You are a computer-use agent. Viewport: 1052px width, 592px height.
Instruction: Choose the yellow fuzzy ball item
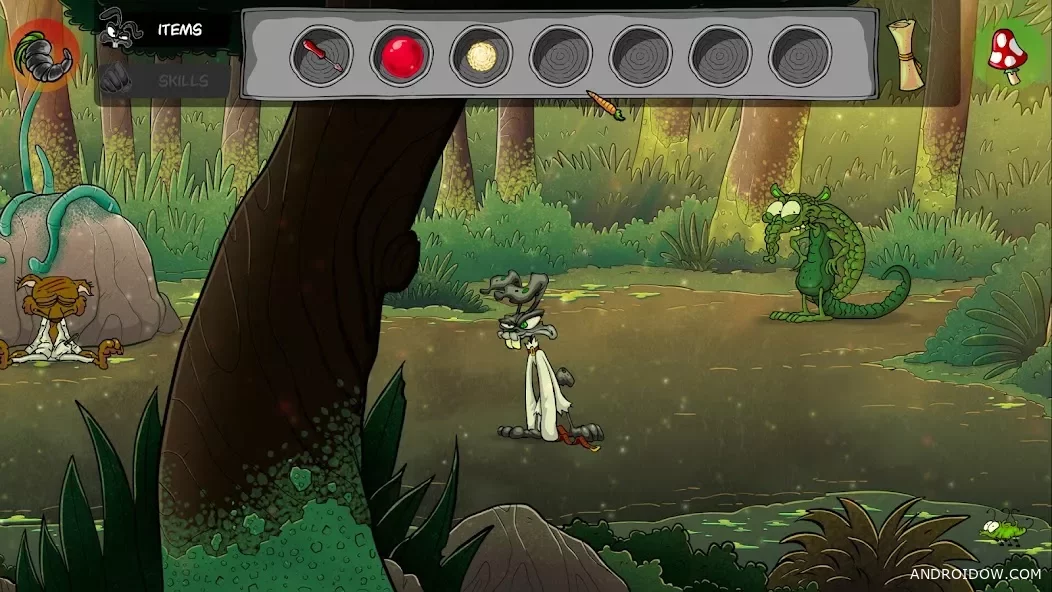(481, 55)
